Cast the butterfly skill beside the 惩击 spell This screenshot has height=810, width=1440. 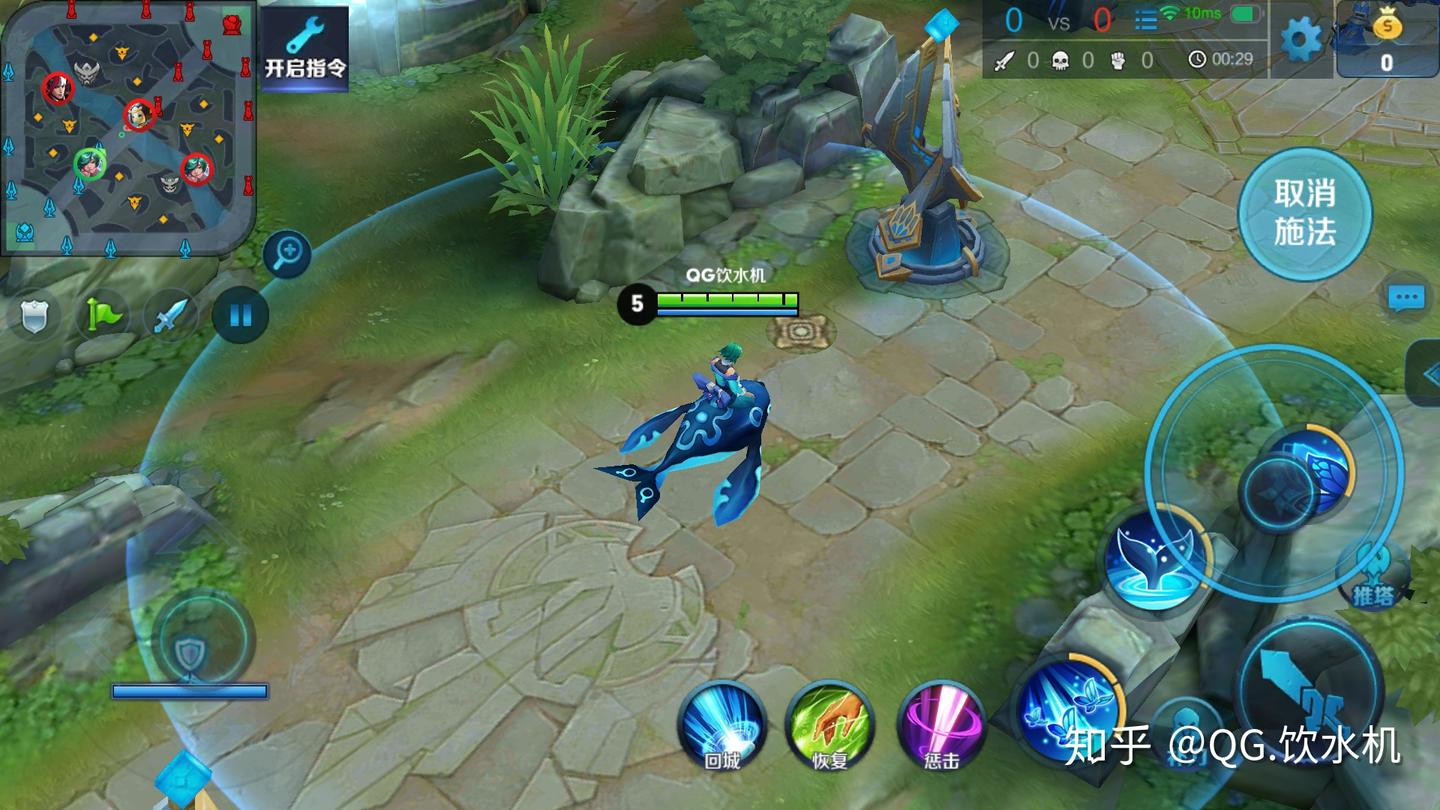pos(1065,705)
